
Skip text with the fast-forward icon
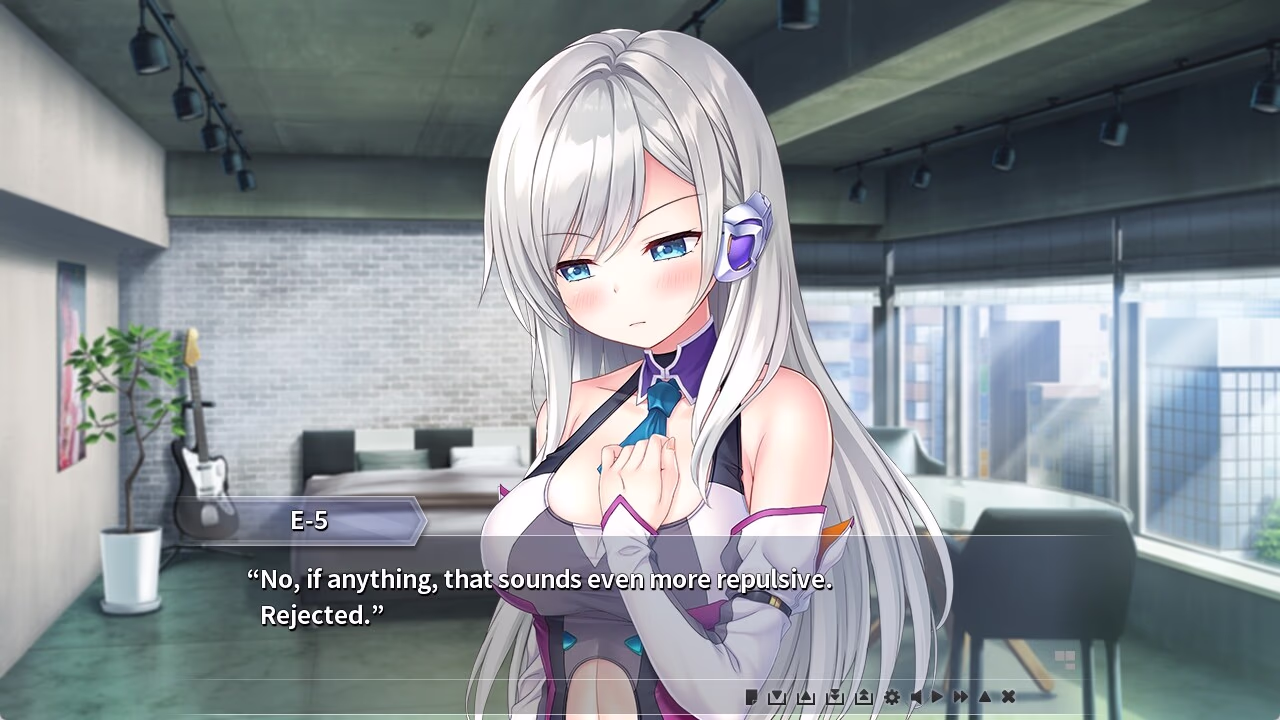pos(961,697)
